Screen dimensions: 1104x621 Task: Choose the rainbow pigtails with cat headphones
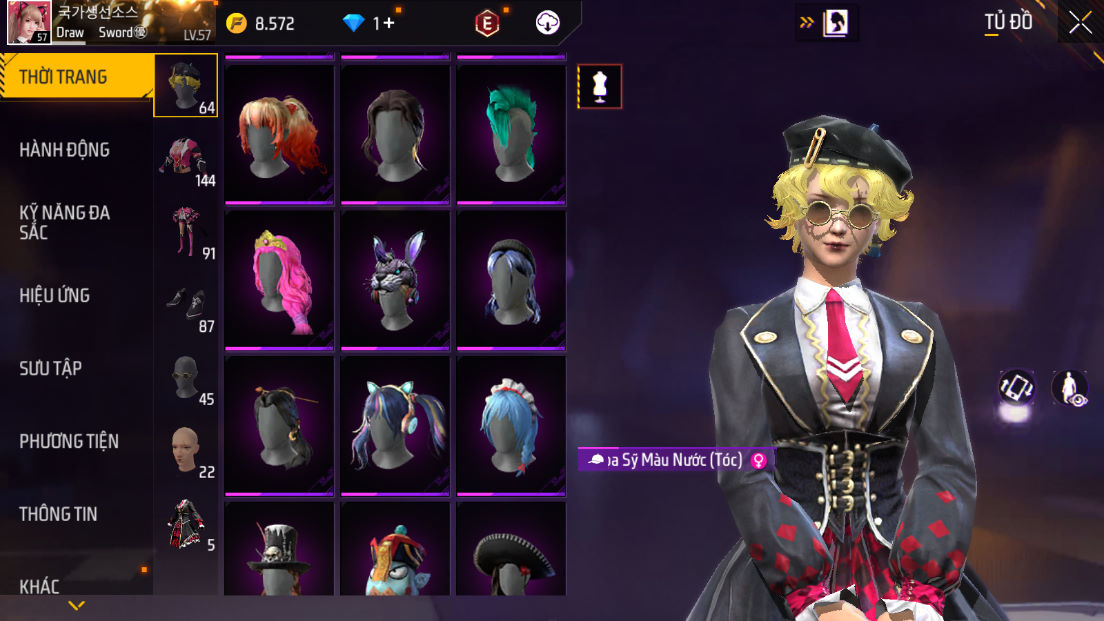(395, 425)
